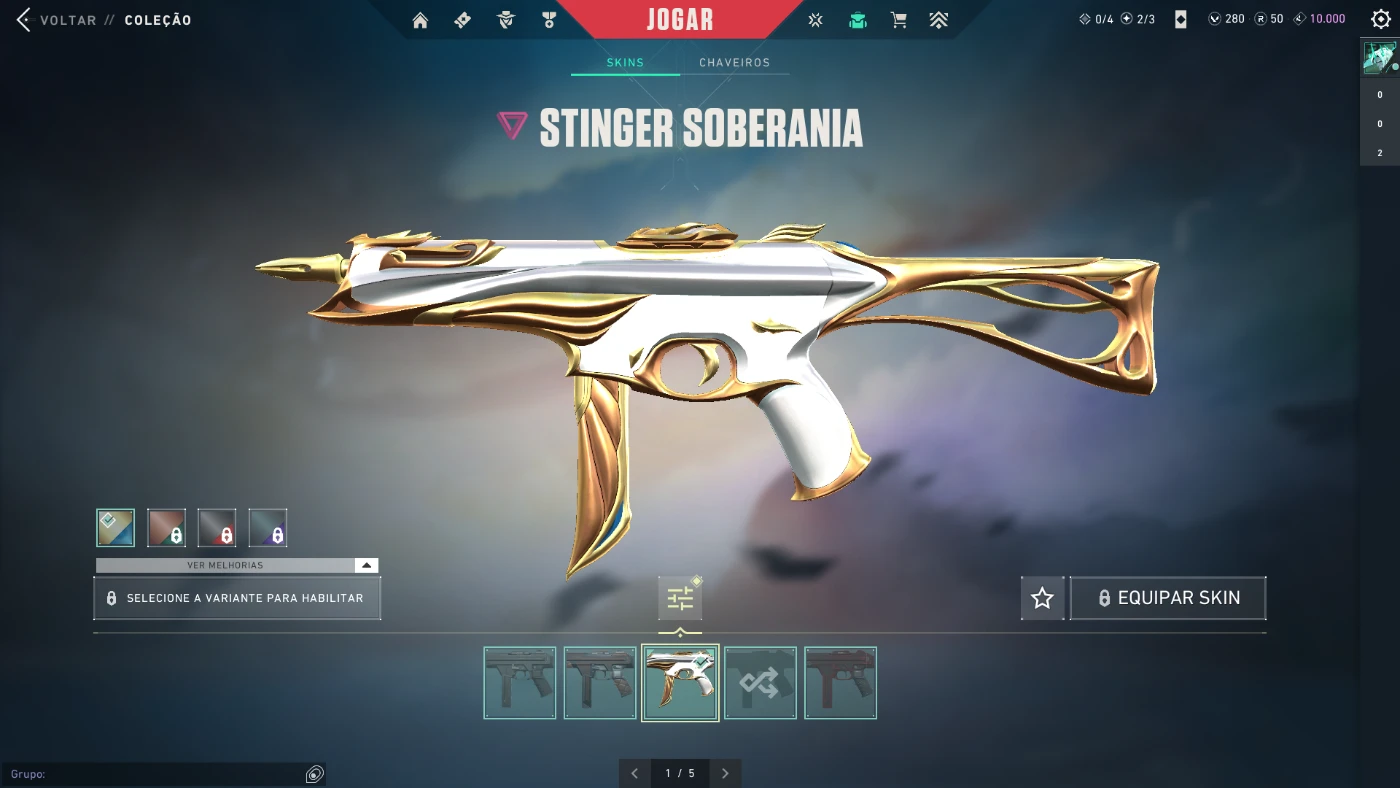Switch to the Chaveiros tab
Viewport: 1400px width, 788px height.
[x=734, y=63]
